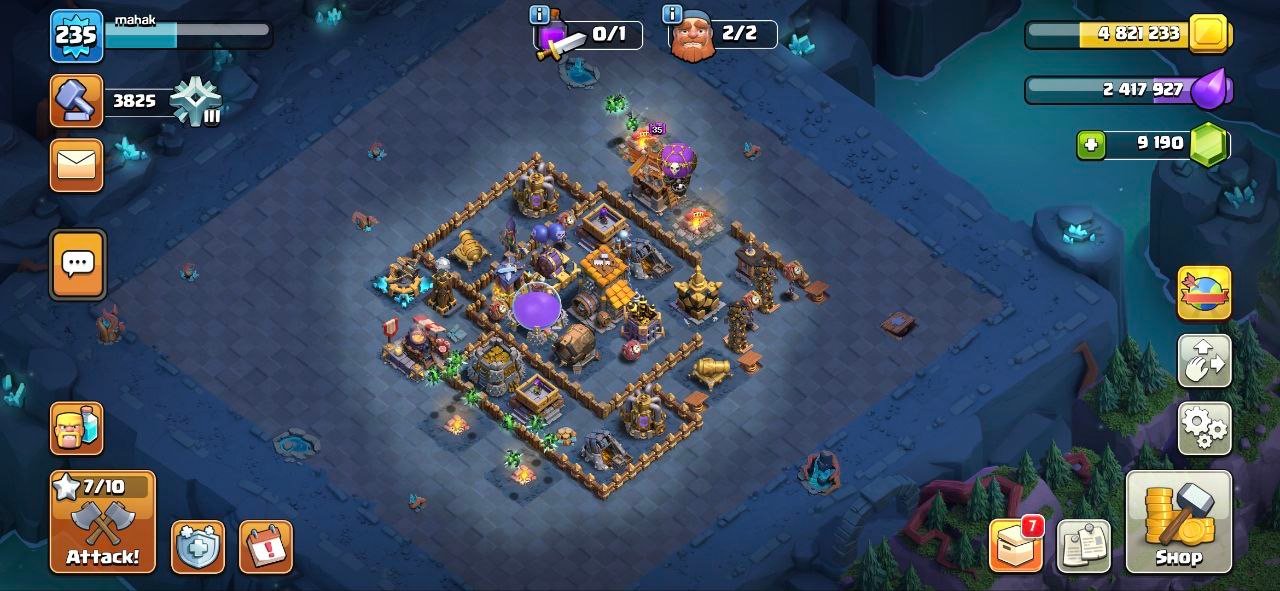Show info for the builders 2/2 counter
Viewport: 1280px width, 591px height.
[x=672, y=15]
